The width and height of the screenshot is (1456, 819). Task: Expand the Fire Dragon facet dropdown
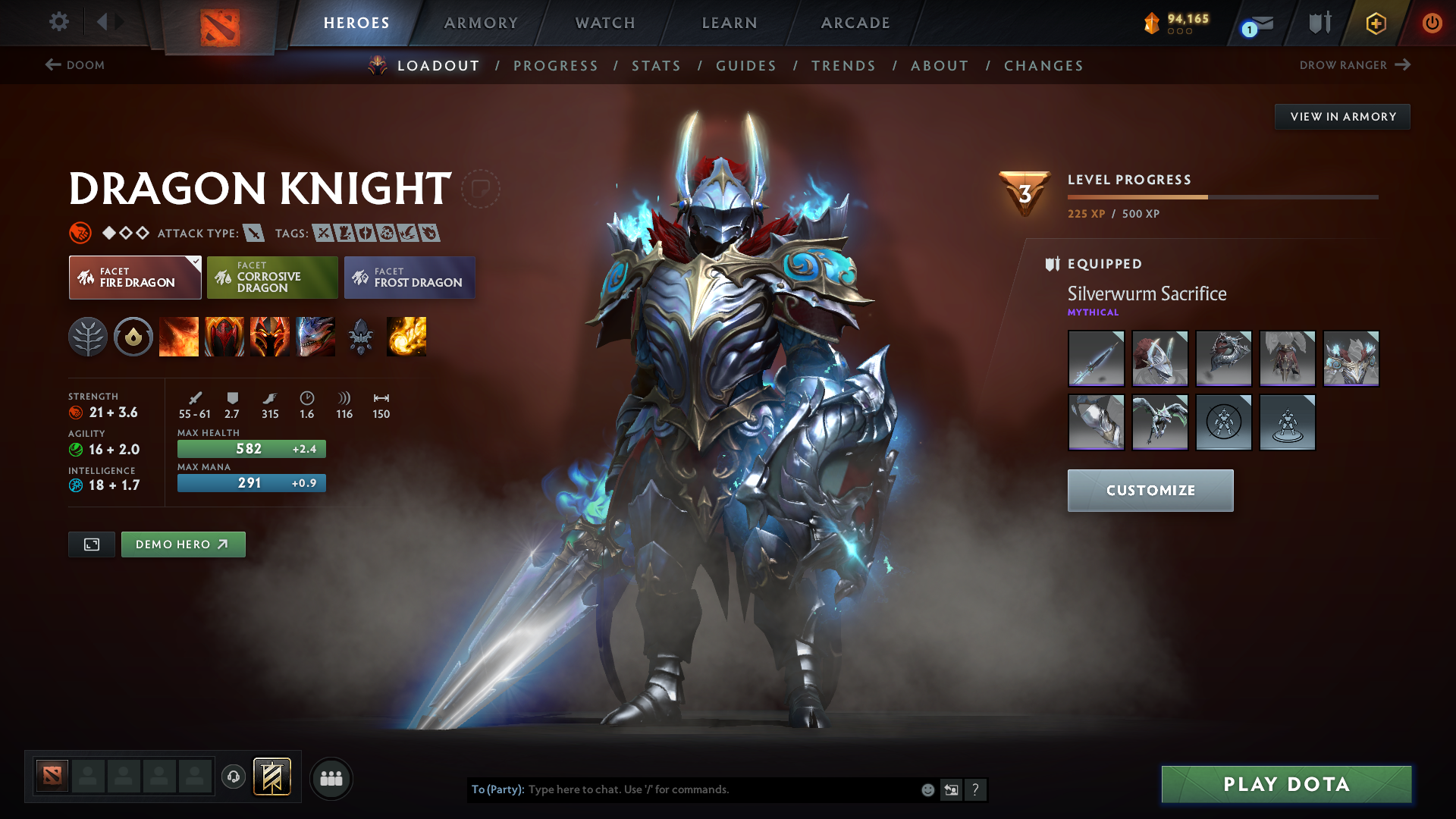(x=196, y=262)
